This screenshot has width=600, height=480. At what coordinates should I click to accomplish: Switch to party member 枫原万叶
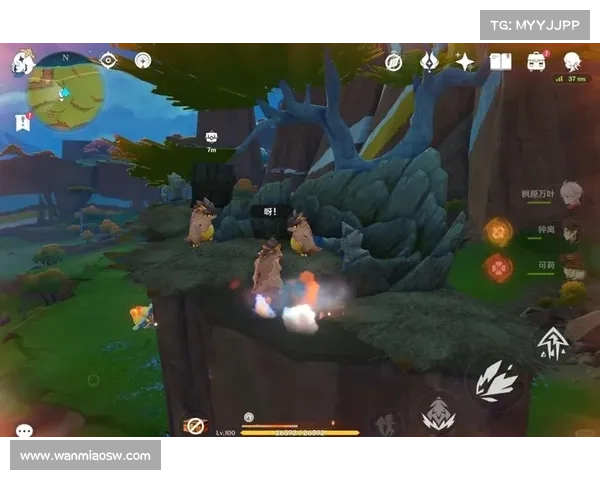[570, 192]
